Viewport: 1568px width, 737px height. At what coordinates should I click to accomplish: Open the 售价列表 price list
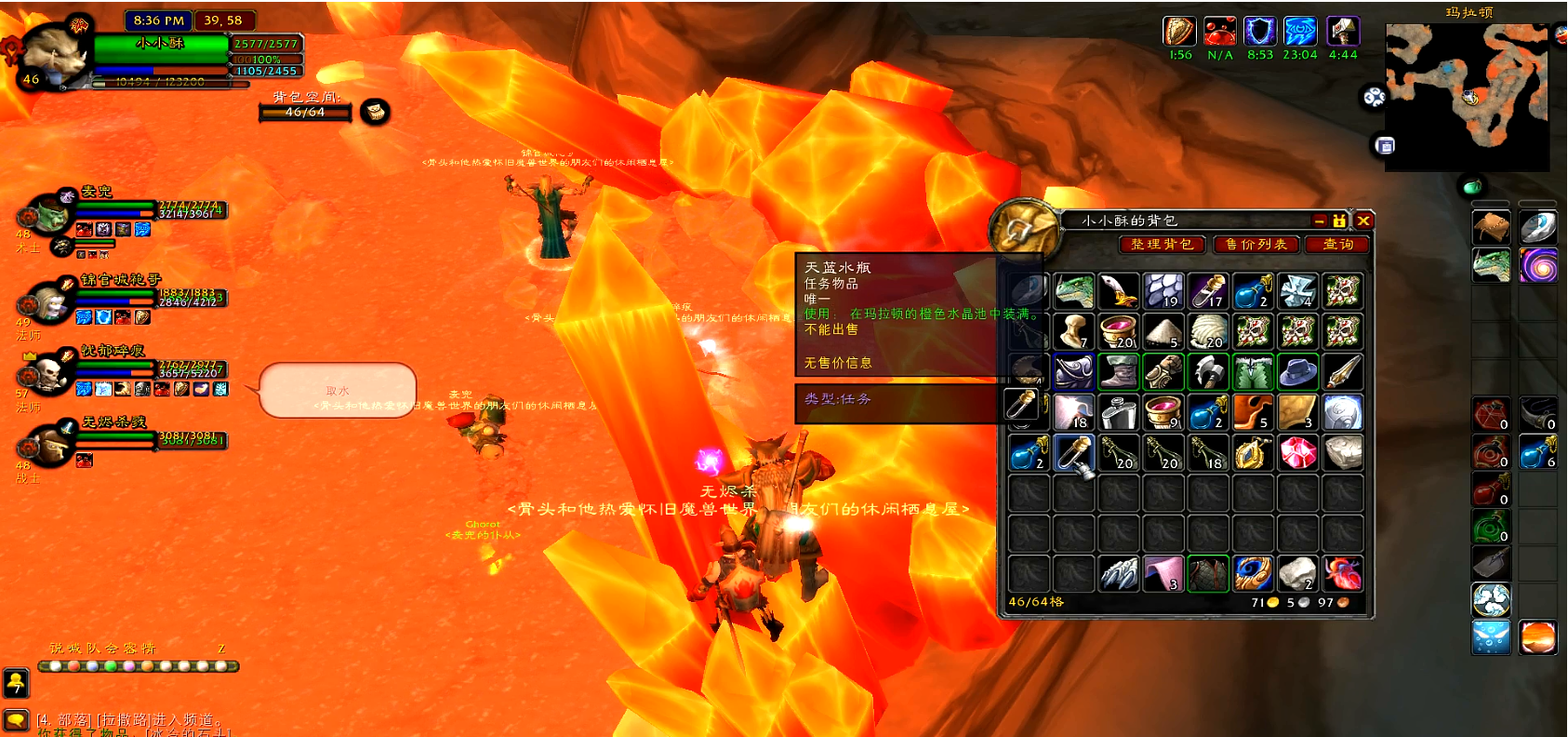click(x=1256, y=244)
